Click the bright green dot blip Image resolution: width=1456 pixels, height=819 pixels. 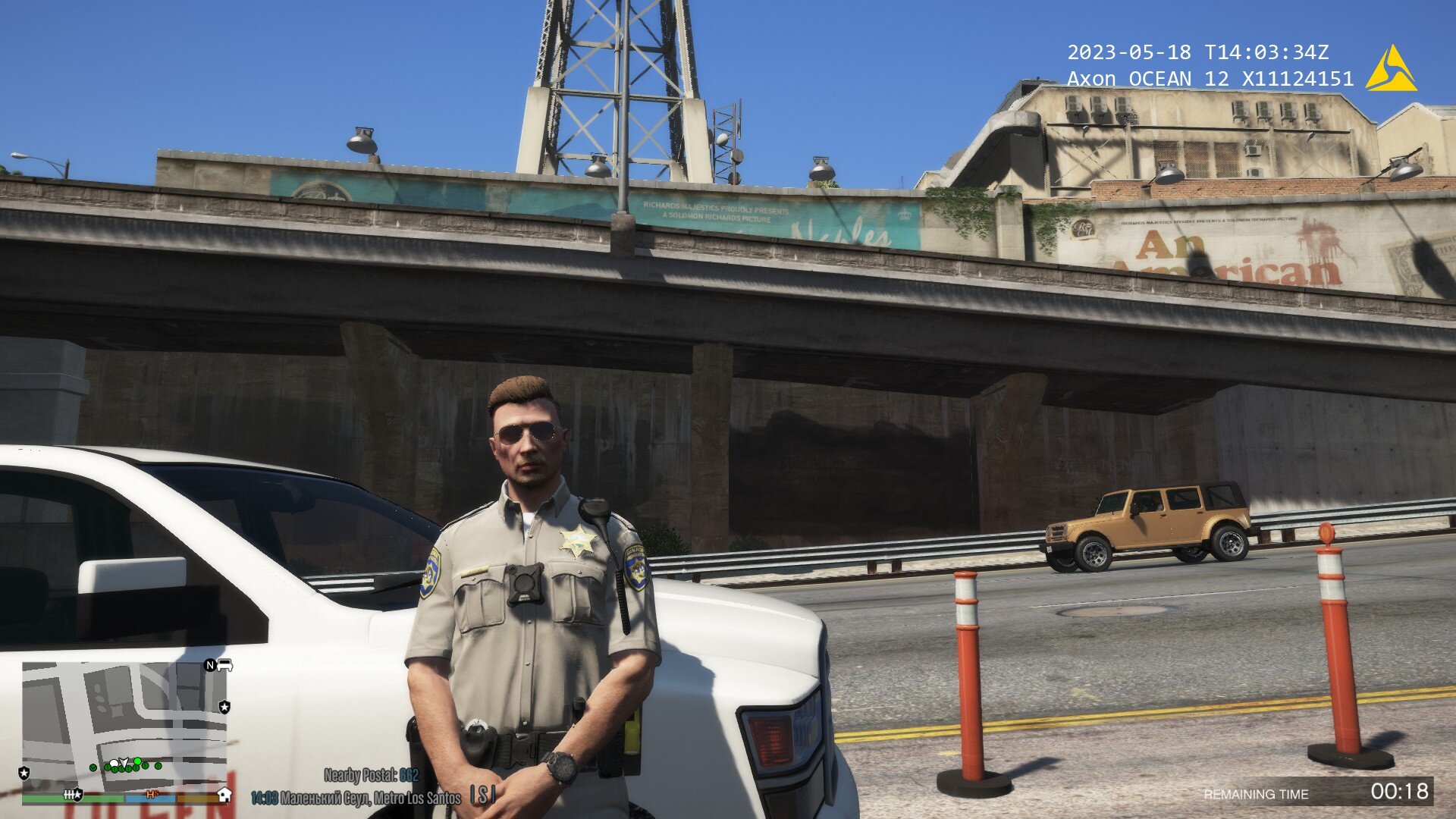pos(138,761)
